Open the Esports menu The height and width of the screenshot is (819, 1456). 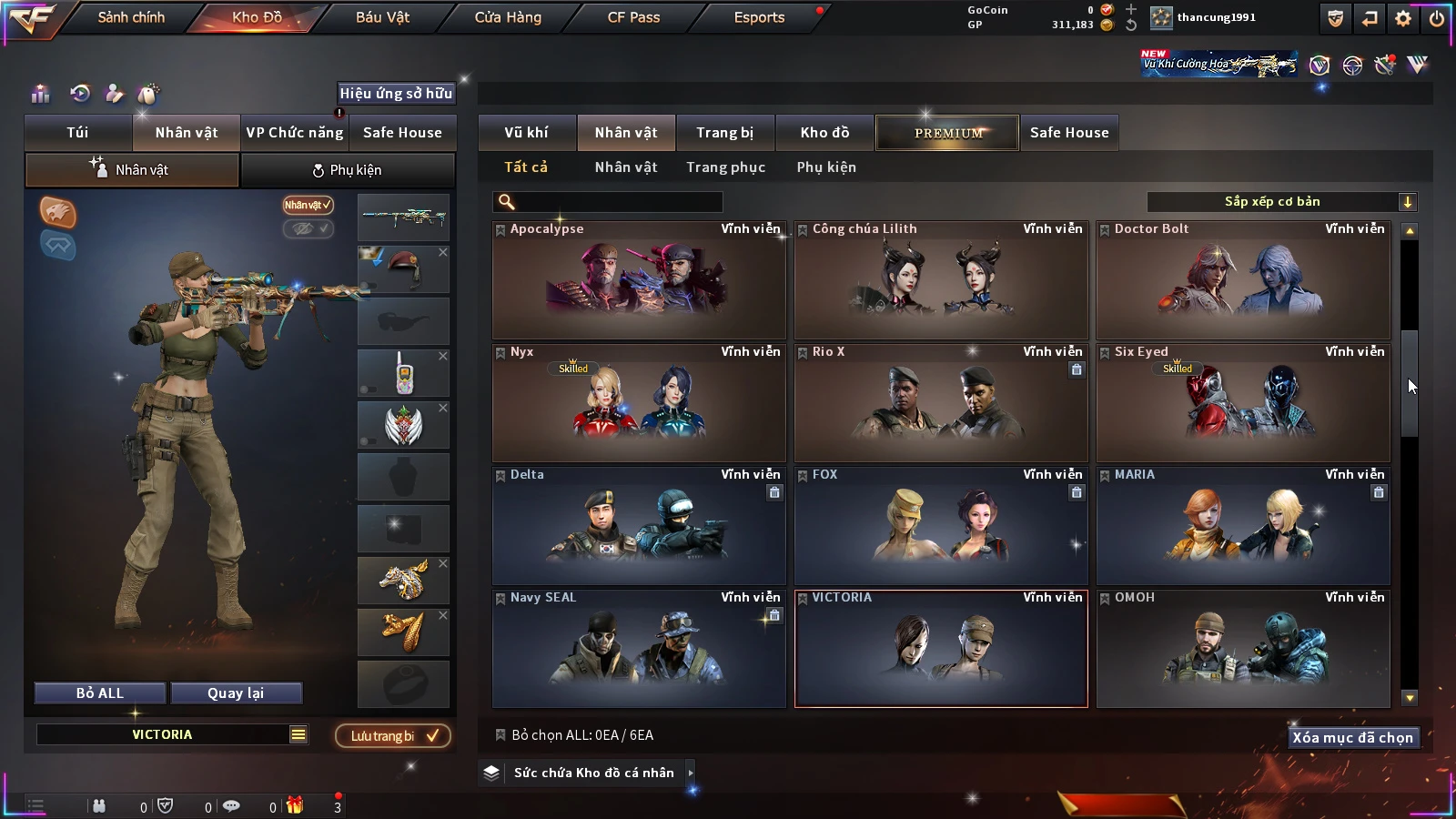pos(759,17)
